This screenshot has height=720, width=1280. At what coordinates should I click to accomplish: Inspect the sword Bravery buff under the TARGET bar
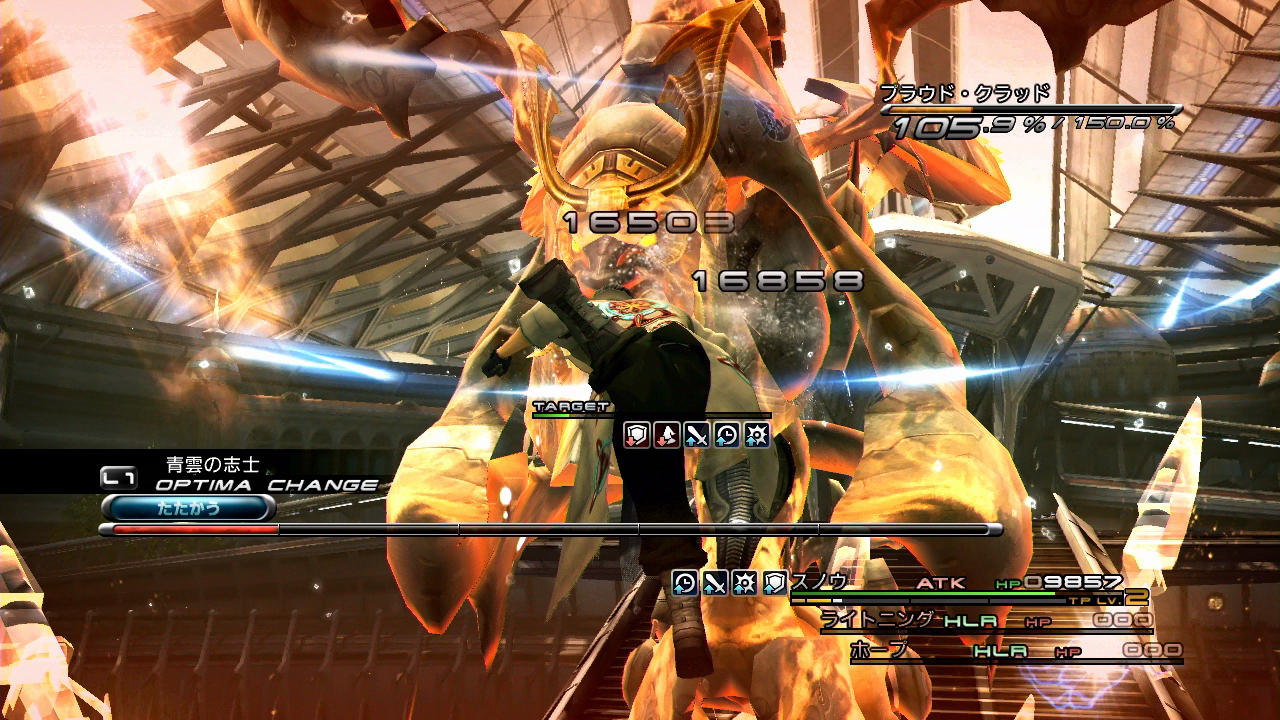tap(697, 434)
